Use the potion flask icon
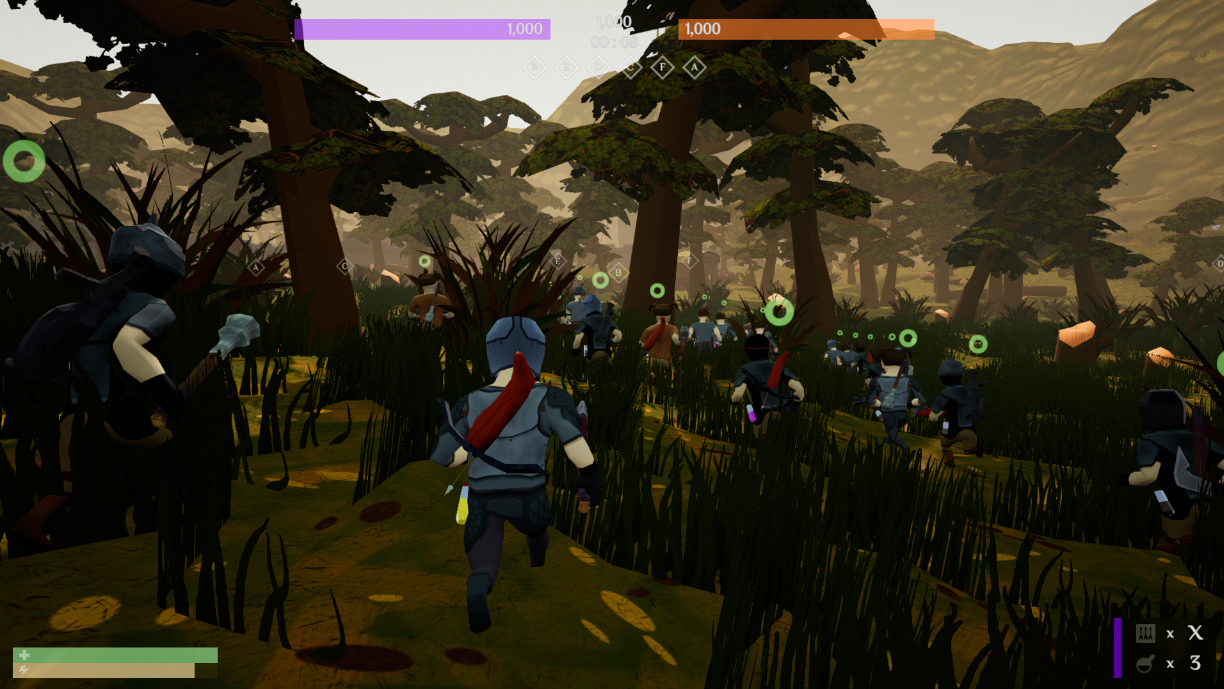 coord(1146,663)
